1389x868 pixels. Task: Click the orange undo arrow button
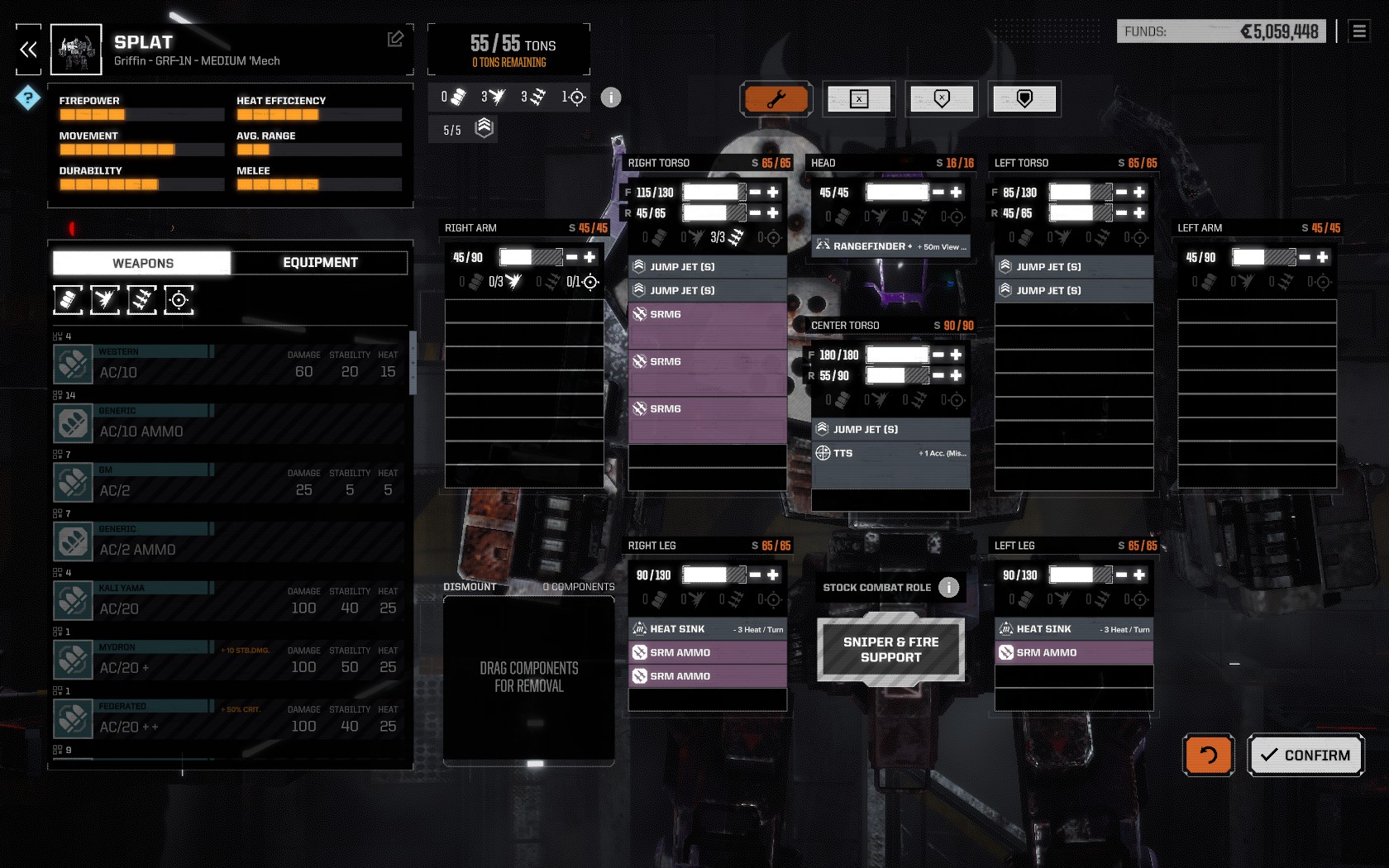point(1208,755)
